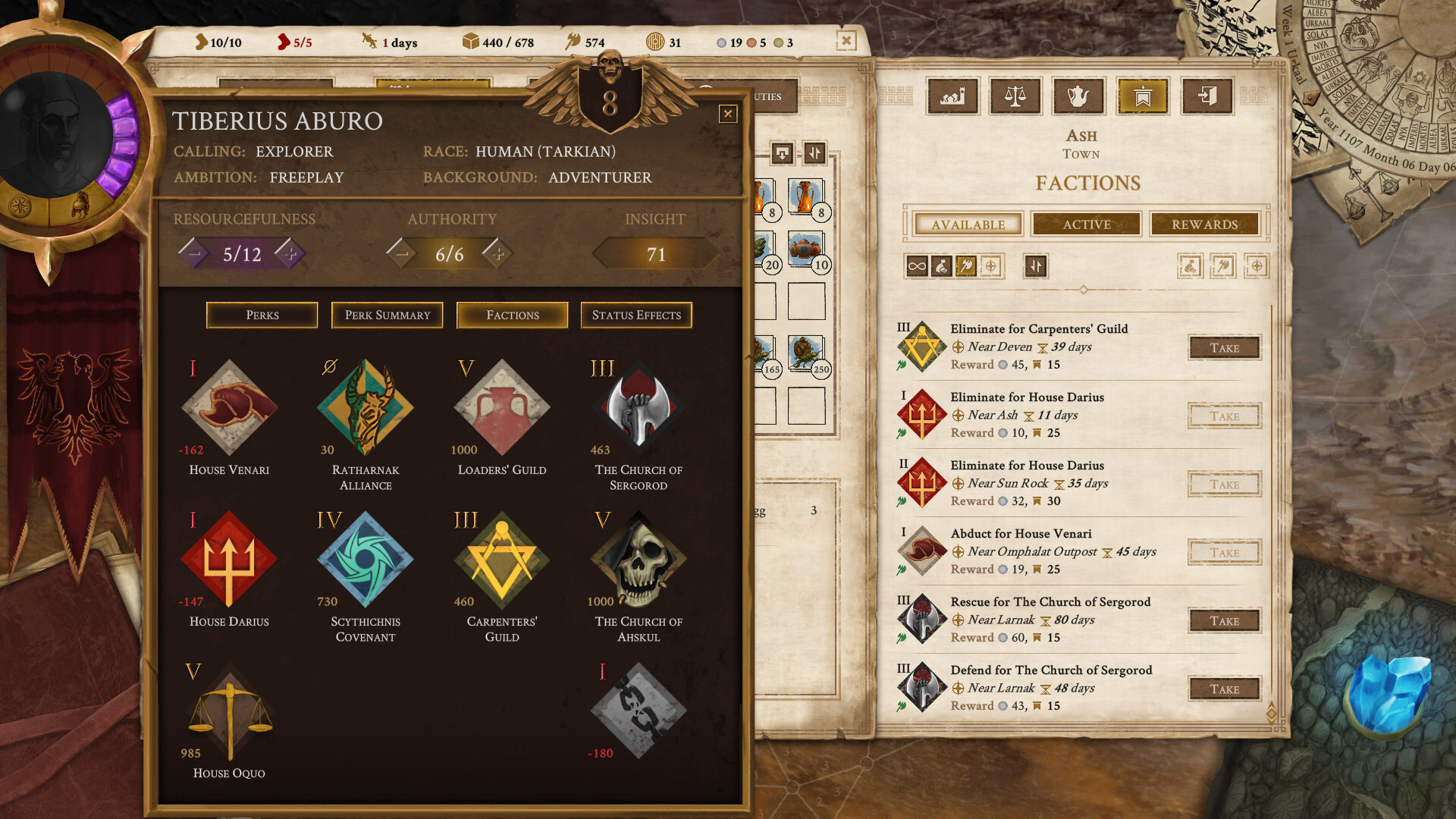Toggle the abduct quest filter
Viewport: 1456px width, 819px height.
[940, 266]
